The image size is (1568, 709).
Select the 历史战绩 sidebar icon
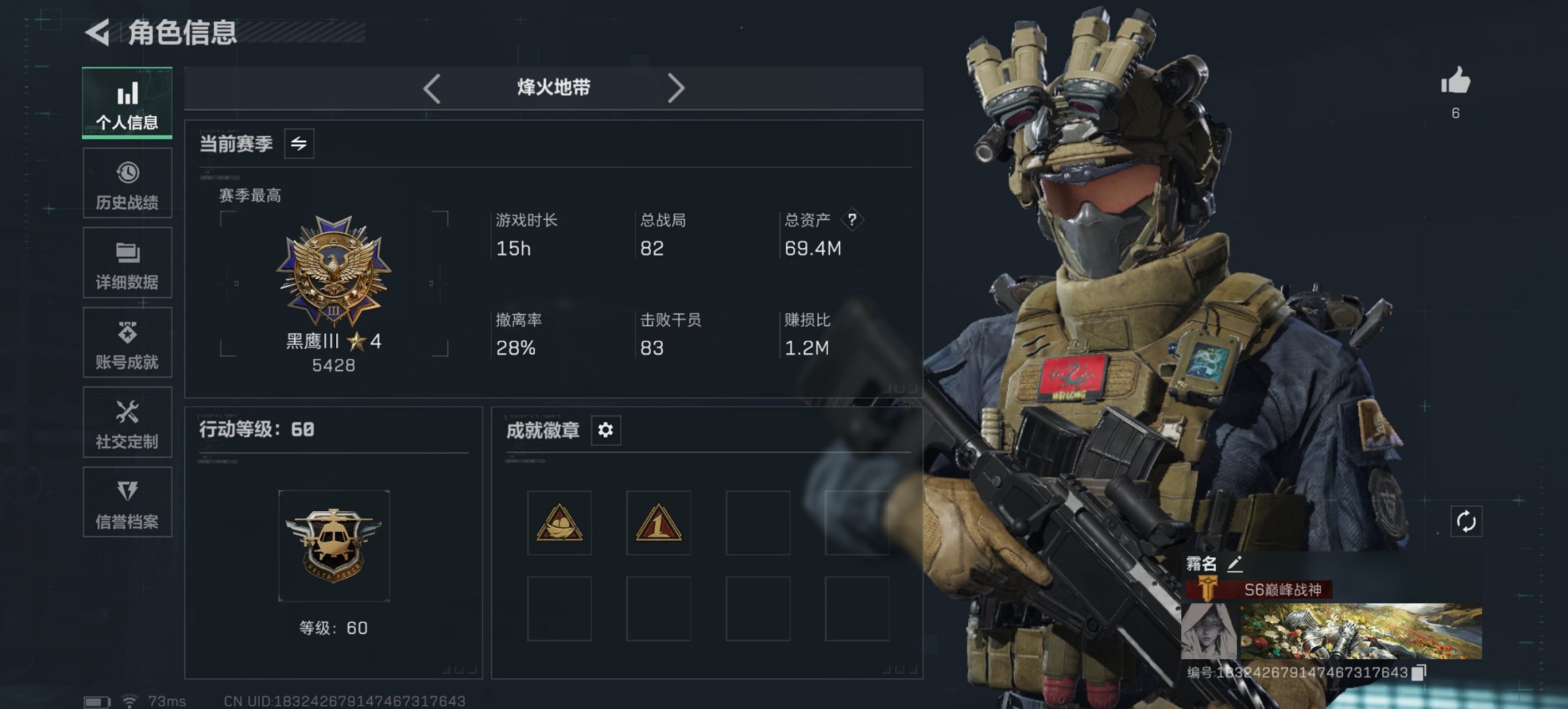click(x=127, y=173)
